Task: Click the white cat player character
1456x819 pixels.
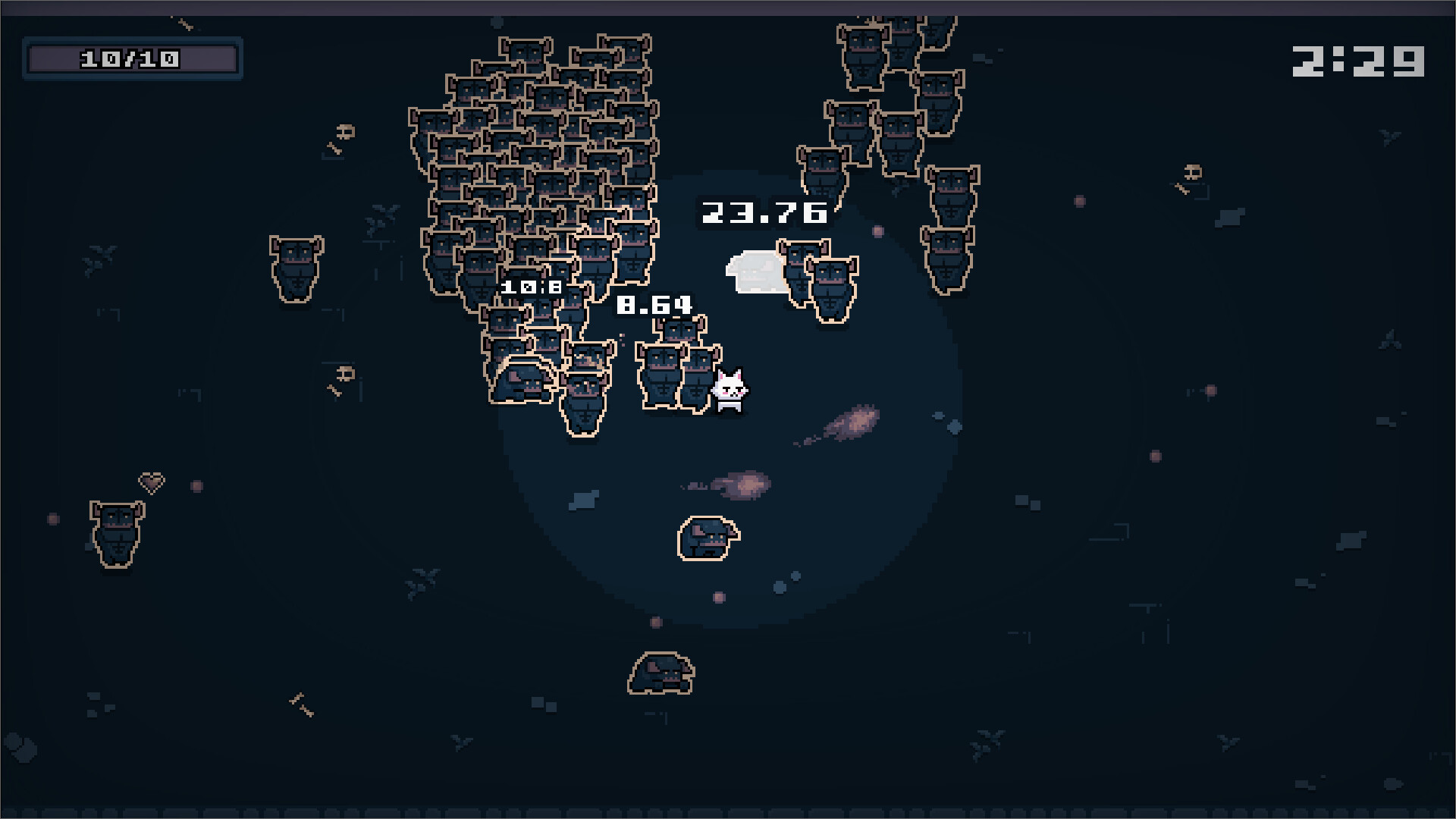Action: tap(730, 388)
